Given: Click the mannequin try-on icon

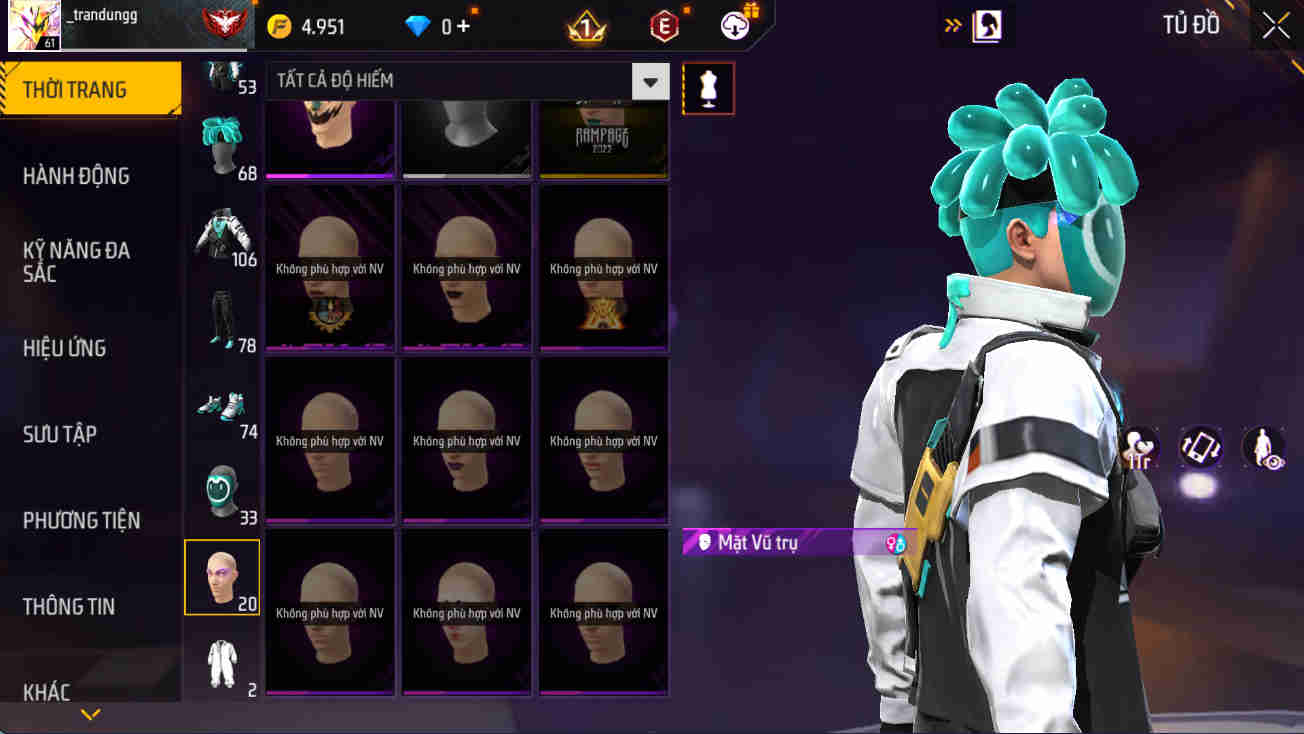Looking at the screenshot, I should [708, 88].
